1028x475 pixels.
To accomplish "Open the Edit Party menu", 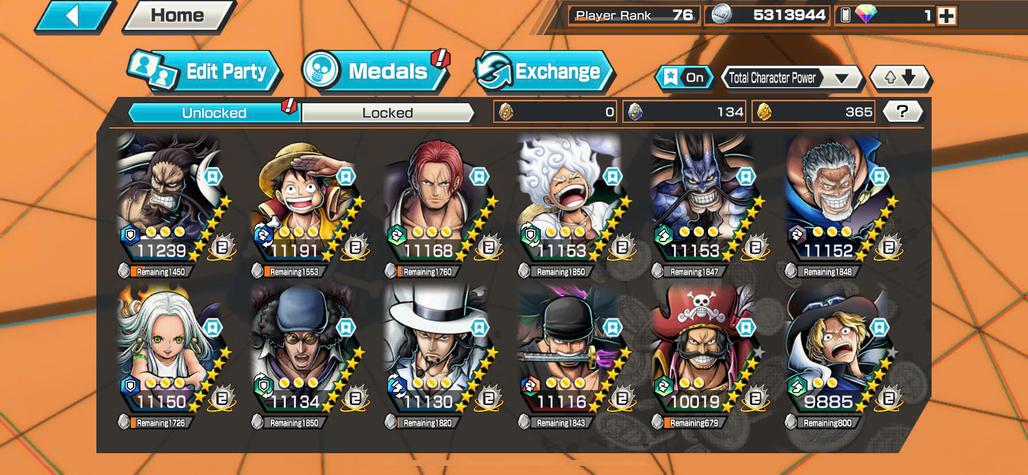I will [x=204, y=71].
